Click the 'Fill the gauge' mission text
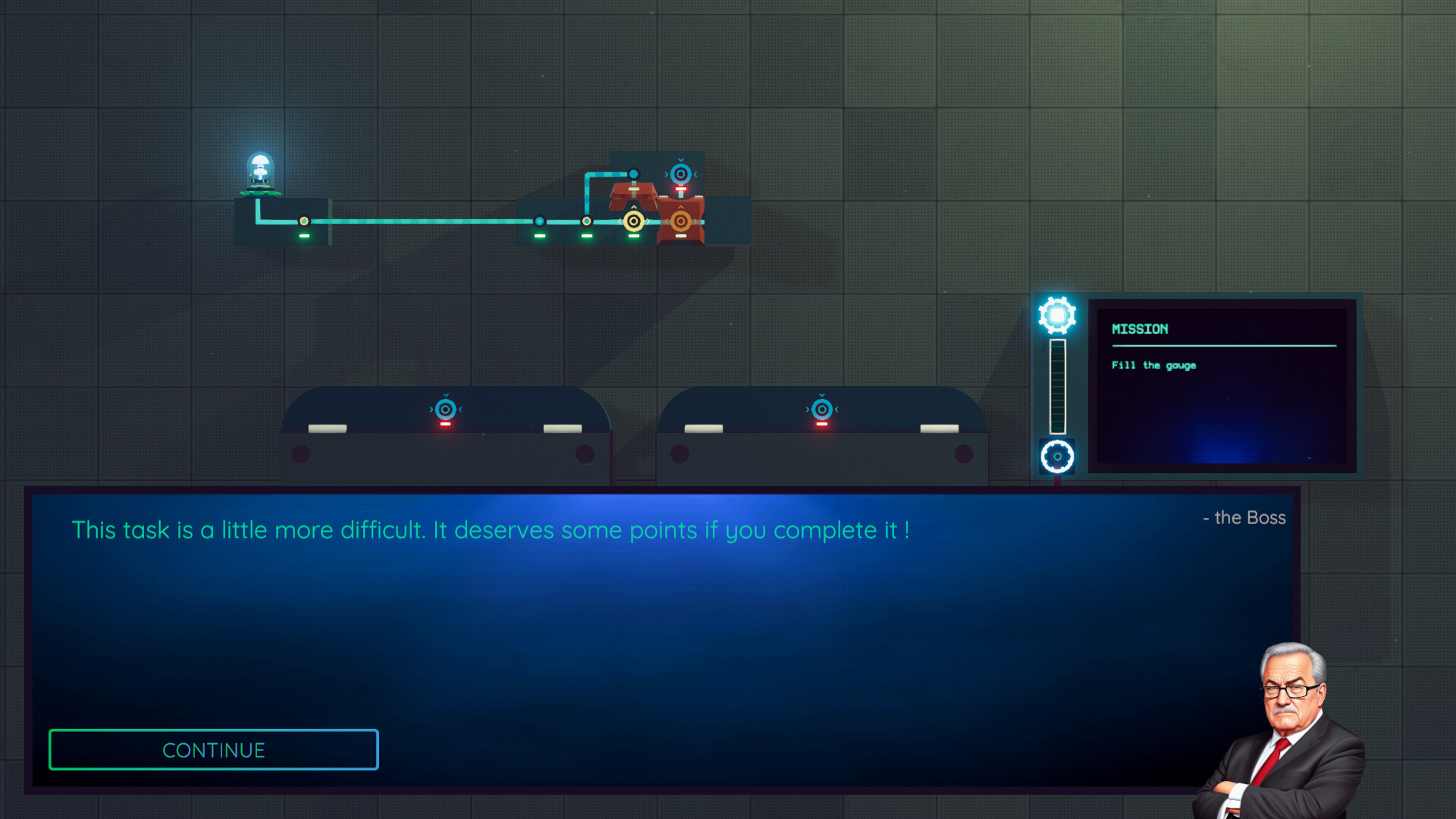The height and width of the screenshot is (819, 1456). tap(1154, 366)
